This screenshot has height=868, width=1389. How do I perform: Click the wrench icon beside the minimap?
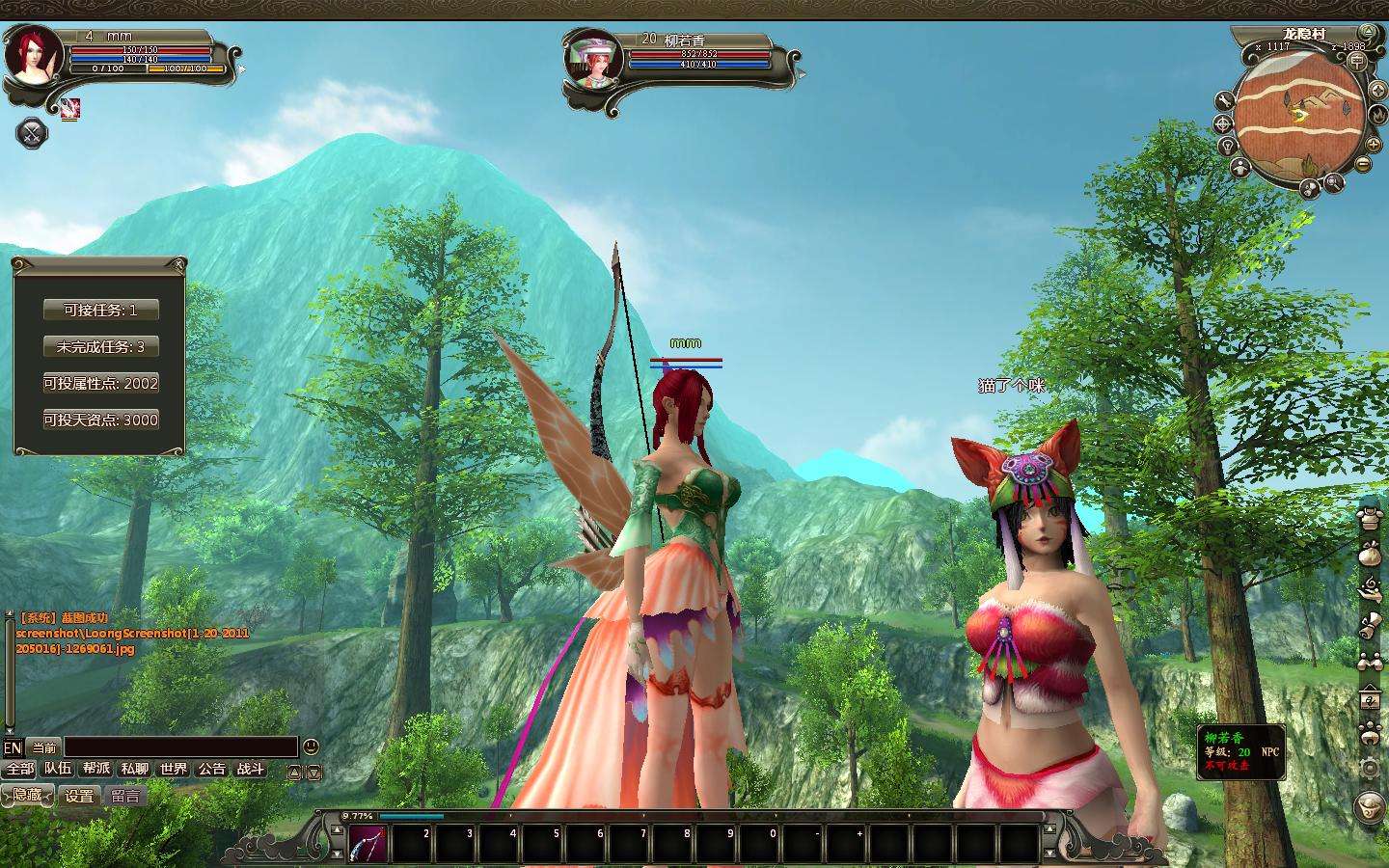1224,100
